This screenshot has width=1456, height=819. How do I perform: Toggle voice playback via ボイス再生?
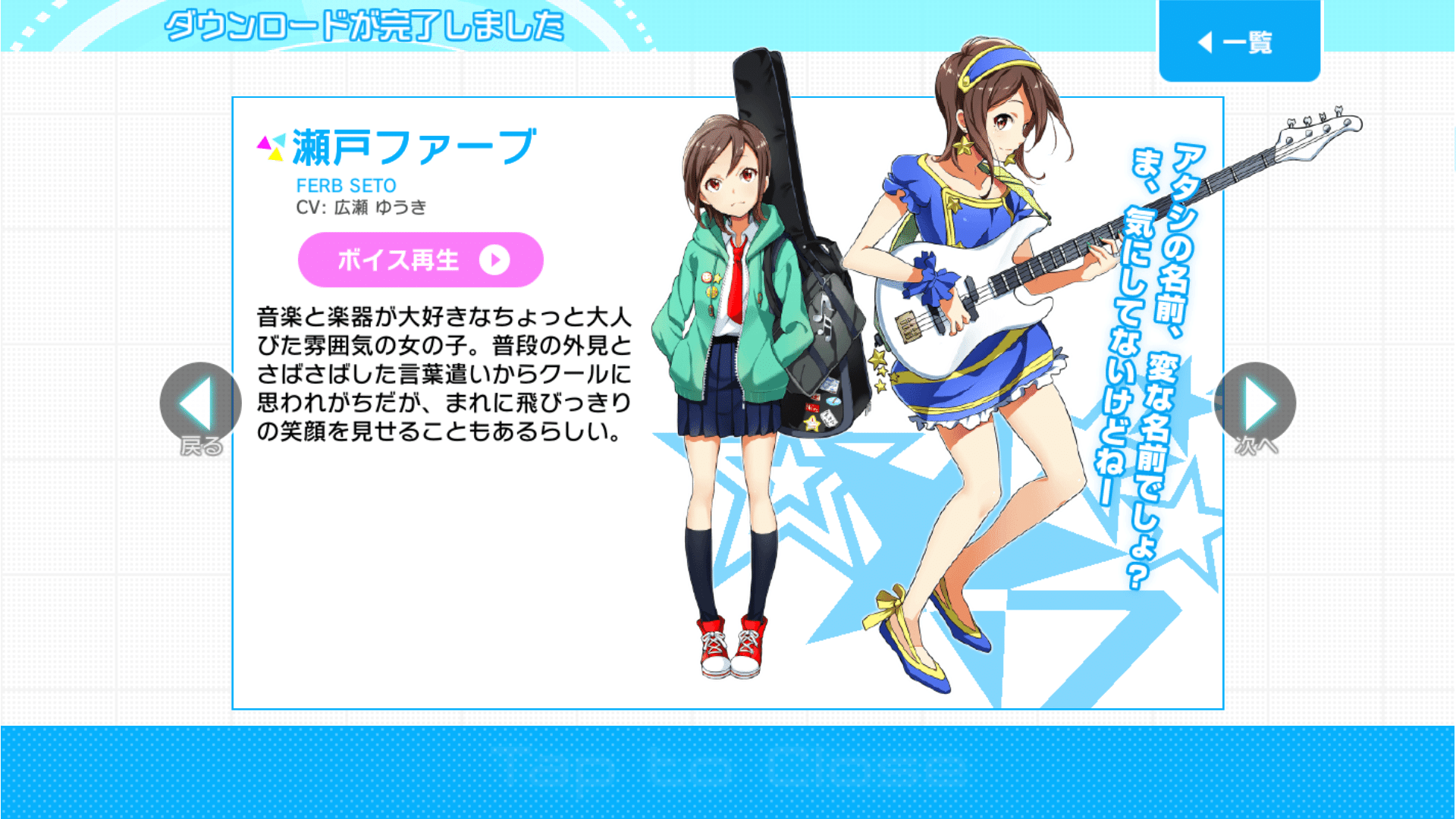tap(421, 260)
